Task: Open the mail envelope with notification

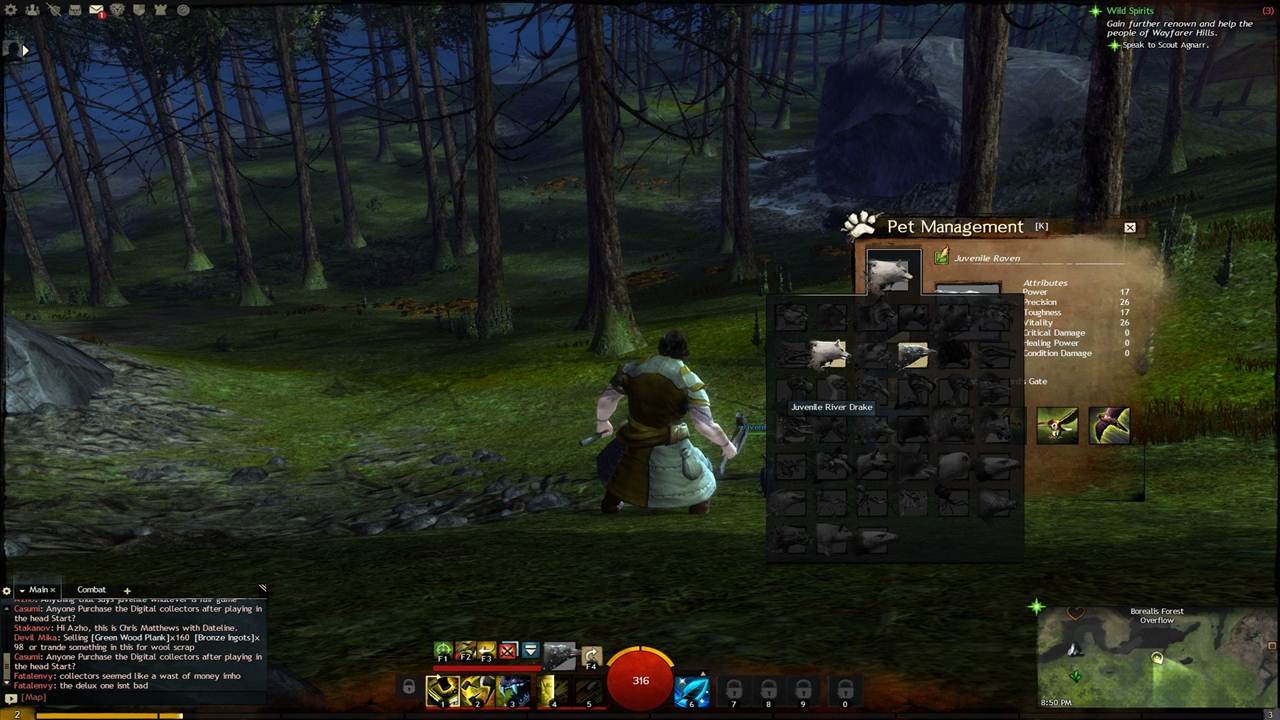Action: tap(96, 10)
